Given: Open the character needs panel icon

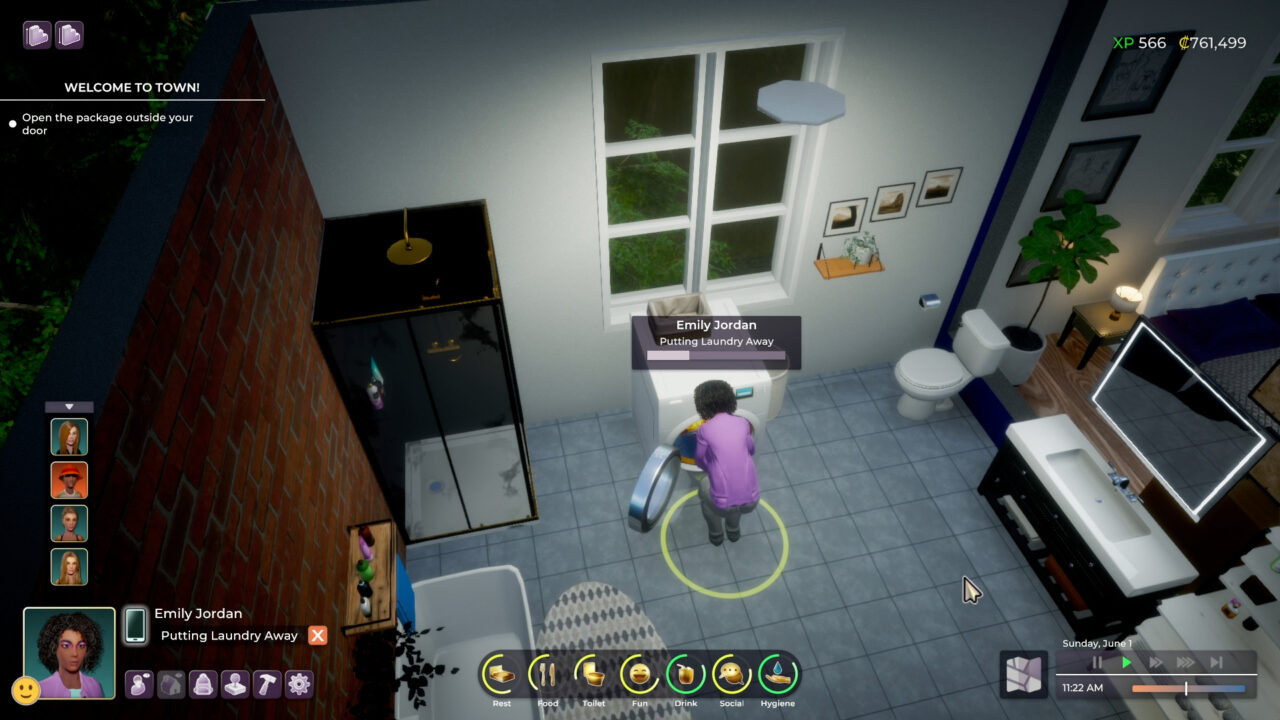Looking at the screenshot, I should coord(139,685).
